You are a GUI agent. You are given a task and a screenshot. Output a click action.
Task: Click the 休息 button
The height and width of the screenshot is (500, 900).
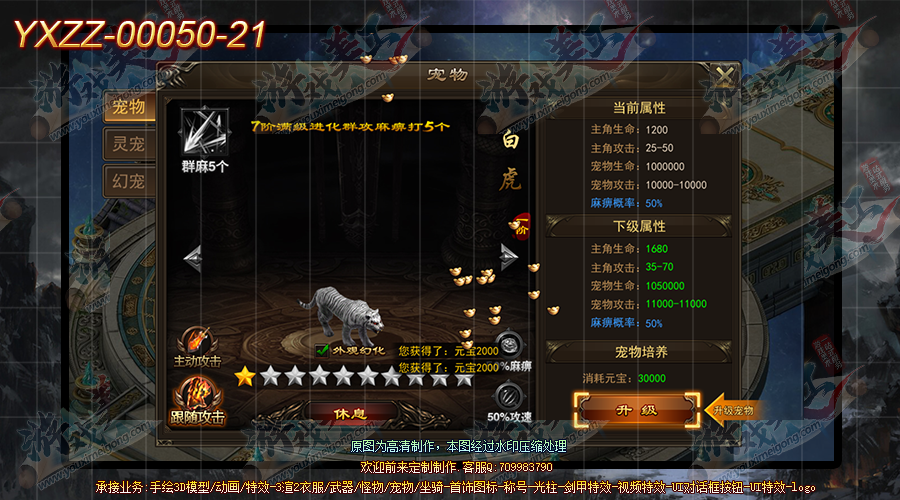349,413
